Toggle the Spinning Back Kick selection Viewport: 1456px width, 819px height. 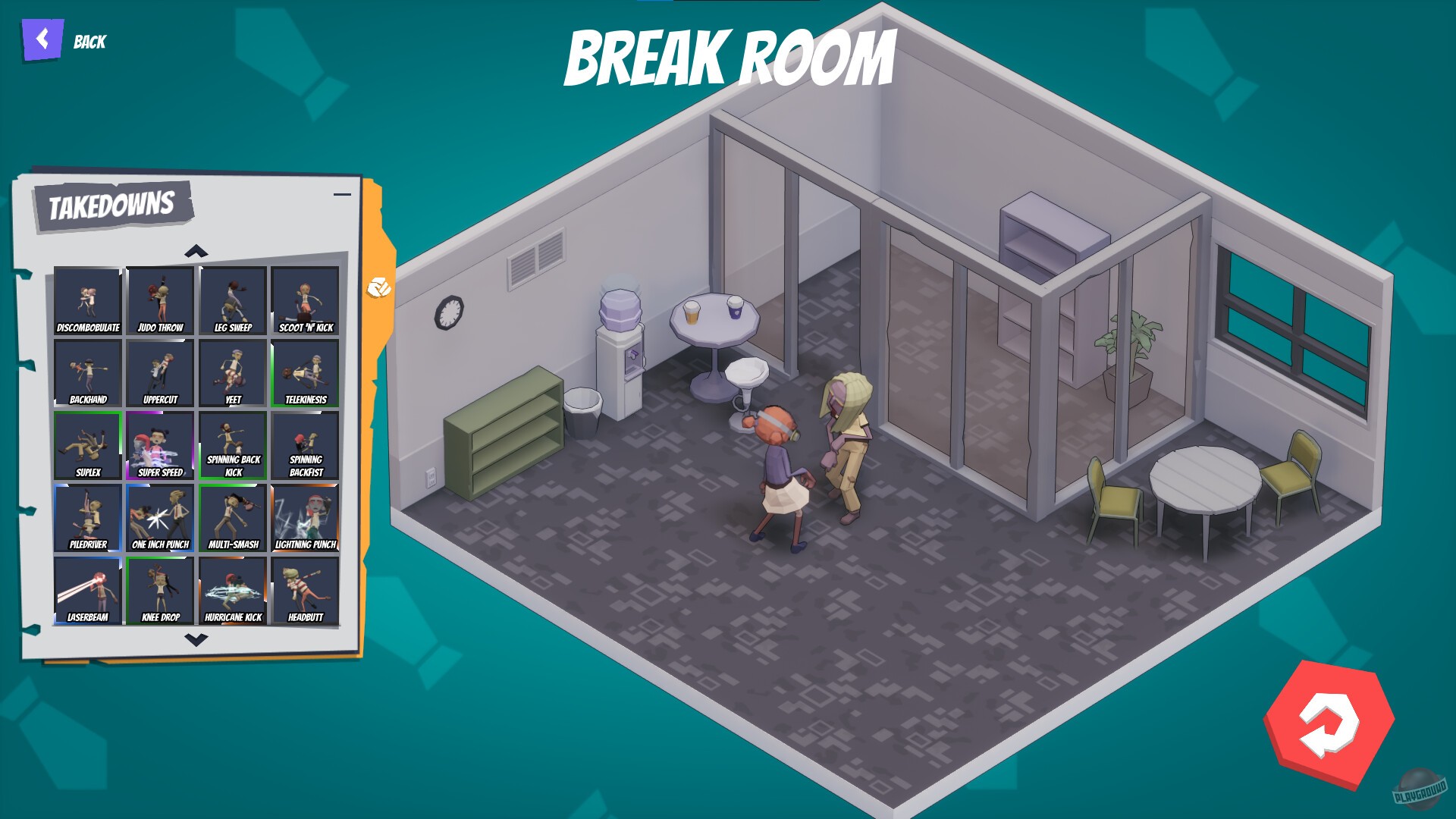tap(232, 443)
